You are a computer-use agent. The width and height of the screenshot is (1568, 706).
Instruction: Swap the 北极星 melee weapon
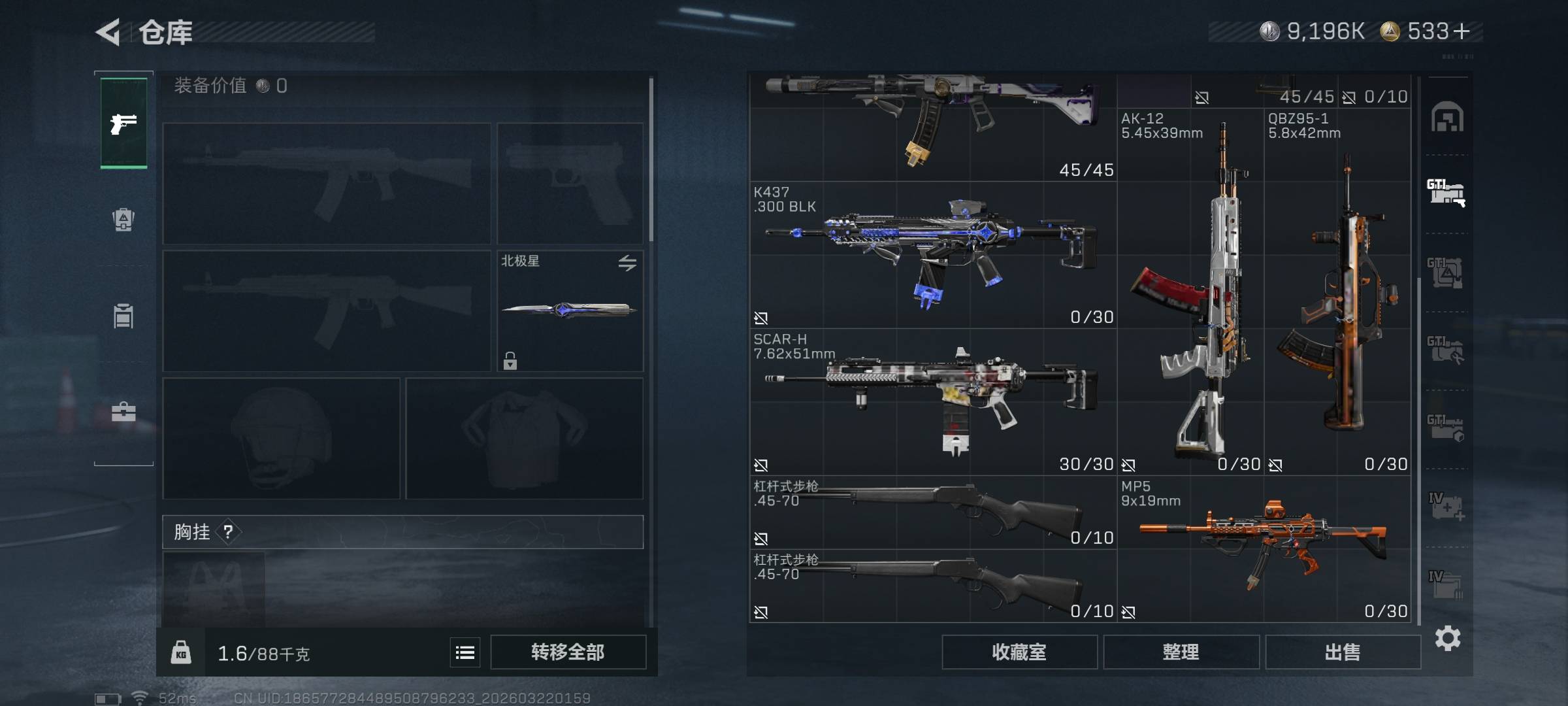click(x=627, y=263)
